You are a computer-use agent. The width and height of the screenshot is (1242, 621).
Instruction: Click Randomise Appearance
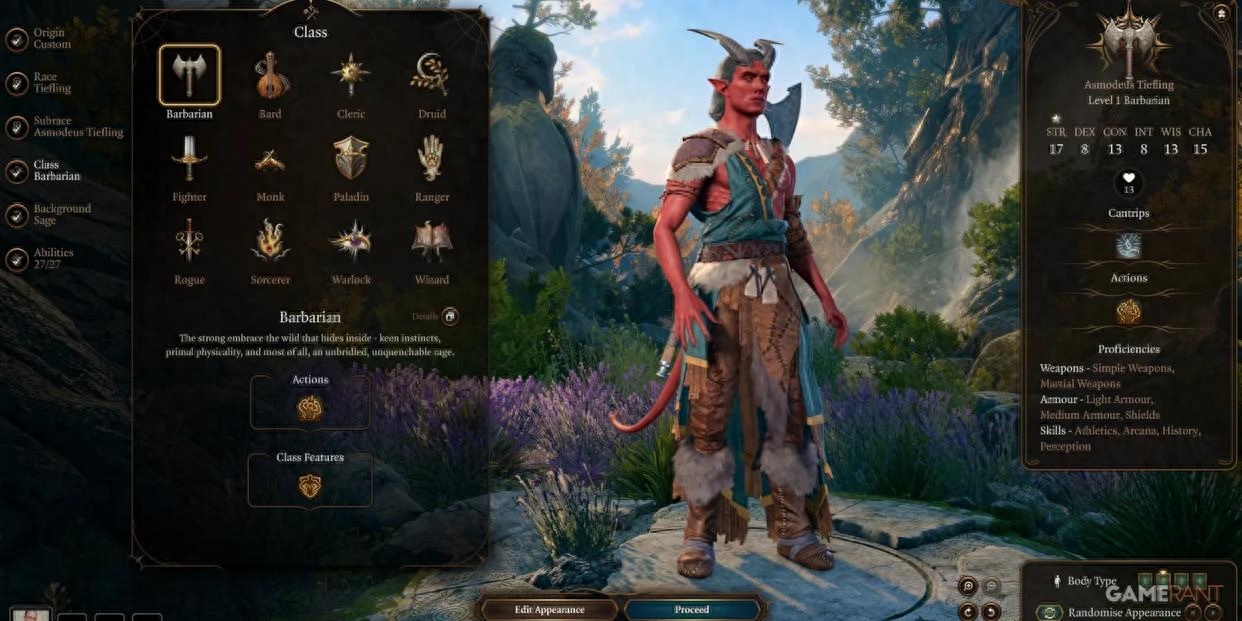(x=1124, y=612)
